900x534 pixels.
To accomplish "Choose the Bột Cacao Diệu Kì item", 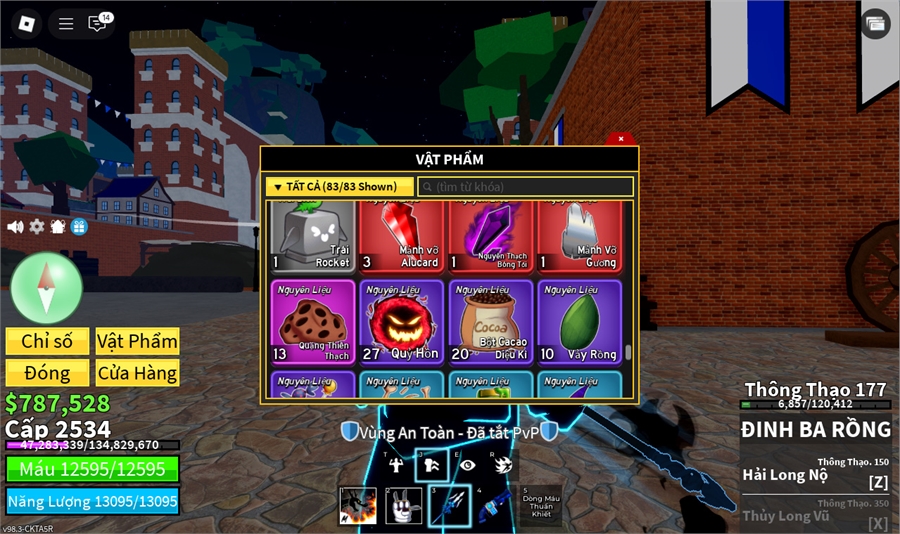I will coord(491,322).
